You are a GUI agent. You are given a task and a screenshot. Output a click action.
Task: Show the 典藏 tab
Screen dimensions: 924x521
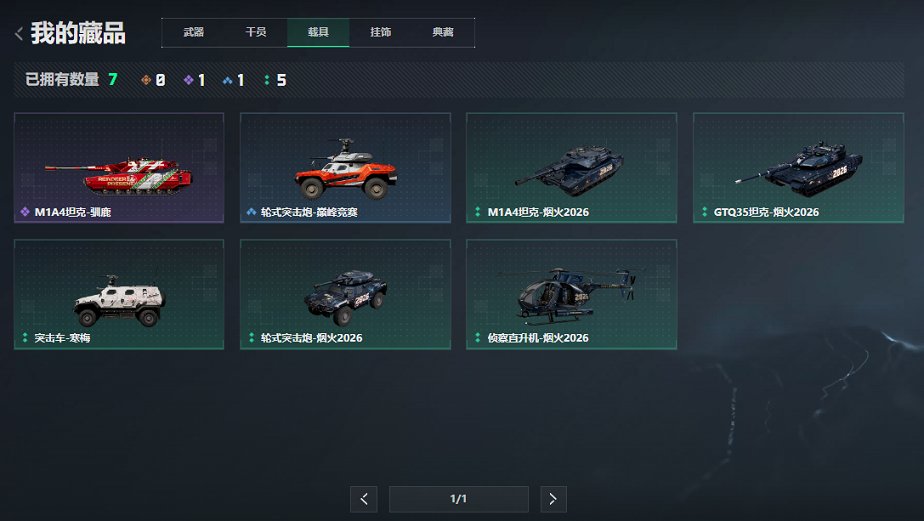point(443,32)
